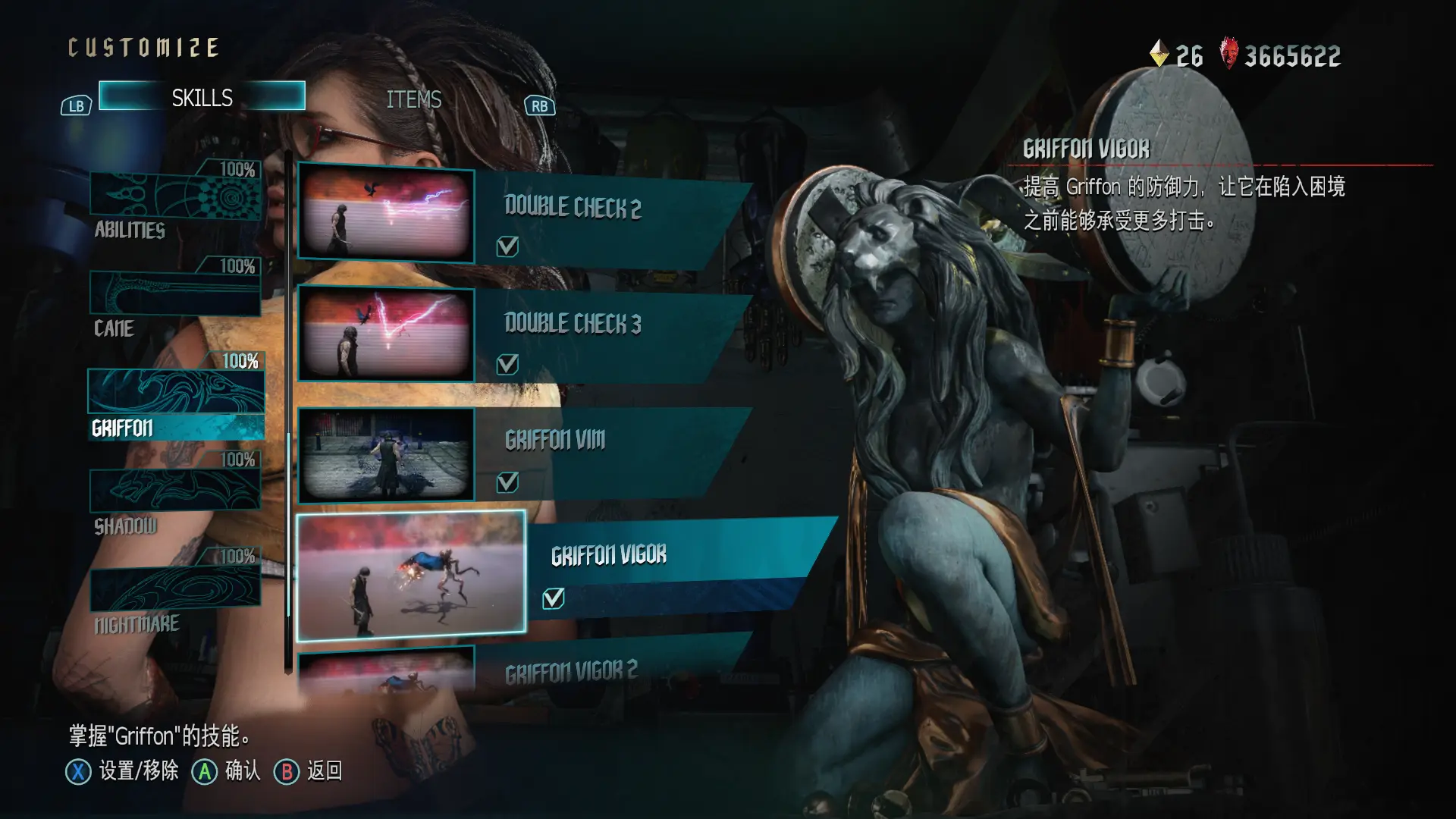View the Griffon Vigor preview thumbnail

(411, 576)
